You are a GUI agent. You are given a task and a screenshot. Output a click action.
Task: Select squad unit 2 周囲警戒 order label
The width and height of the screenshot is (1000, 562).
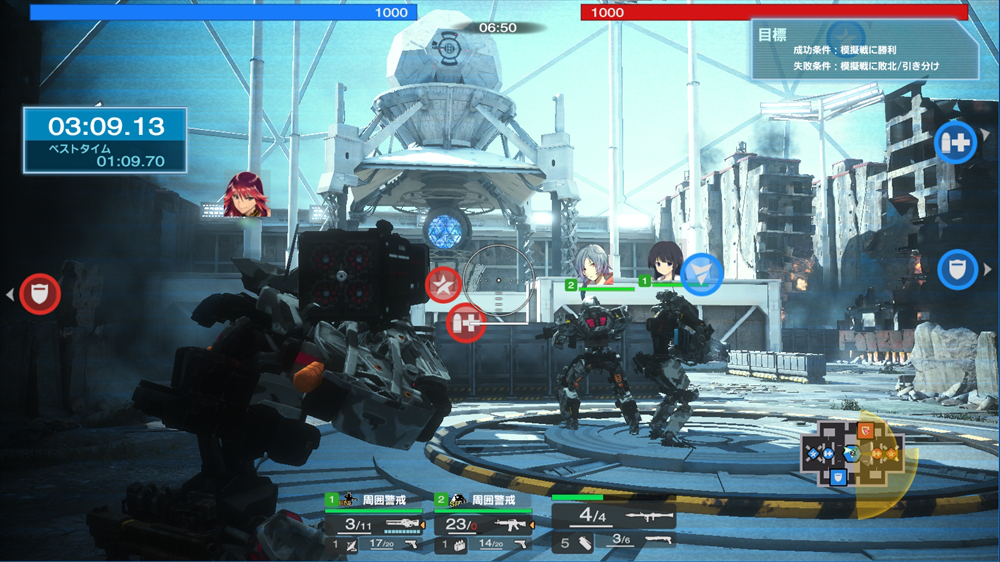point(494,499)
